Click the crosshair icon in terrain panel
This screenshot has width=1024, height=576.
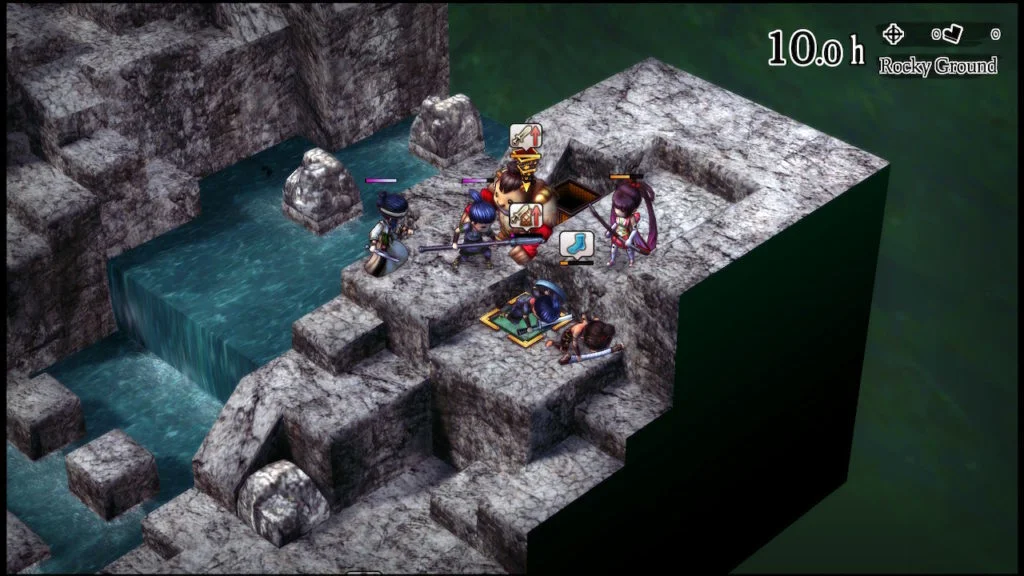pyautogui.click(x=893, y=34)
